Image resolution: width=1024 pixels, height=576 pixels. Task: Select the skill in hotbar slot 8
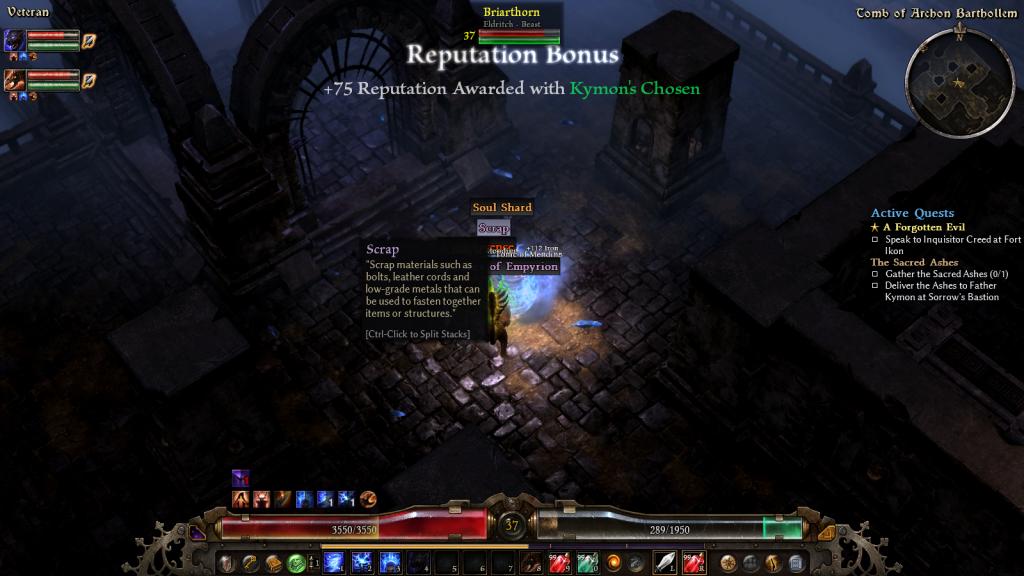[531, 562]
